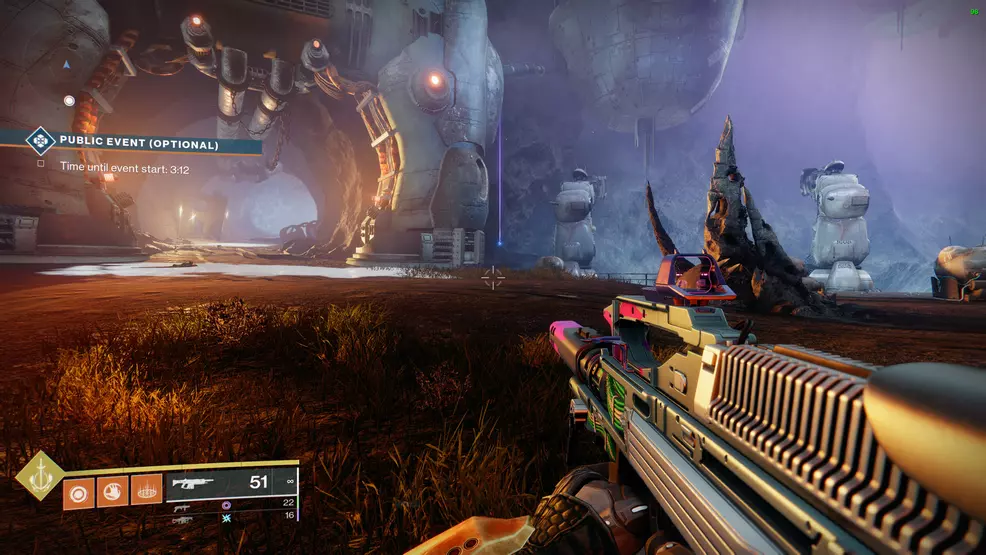
Task: Activate the rift class ability icon
Action: click(x=147, y=492)
